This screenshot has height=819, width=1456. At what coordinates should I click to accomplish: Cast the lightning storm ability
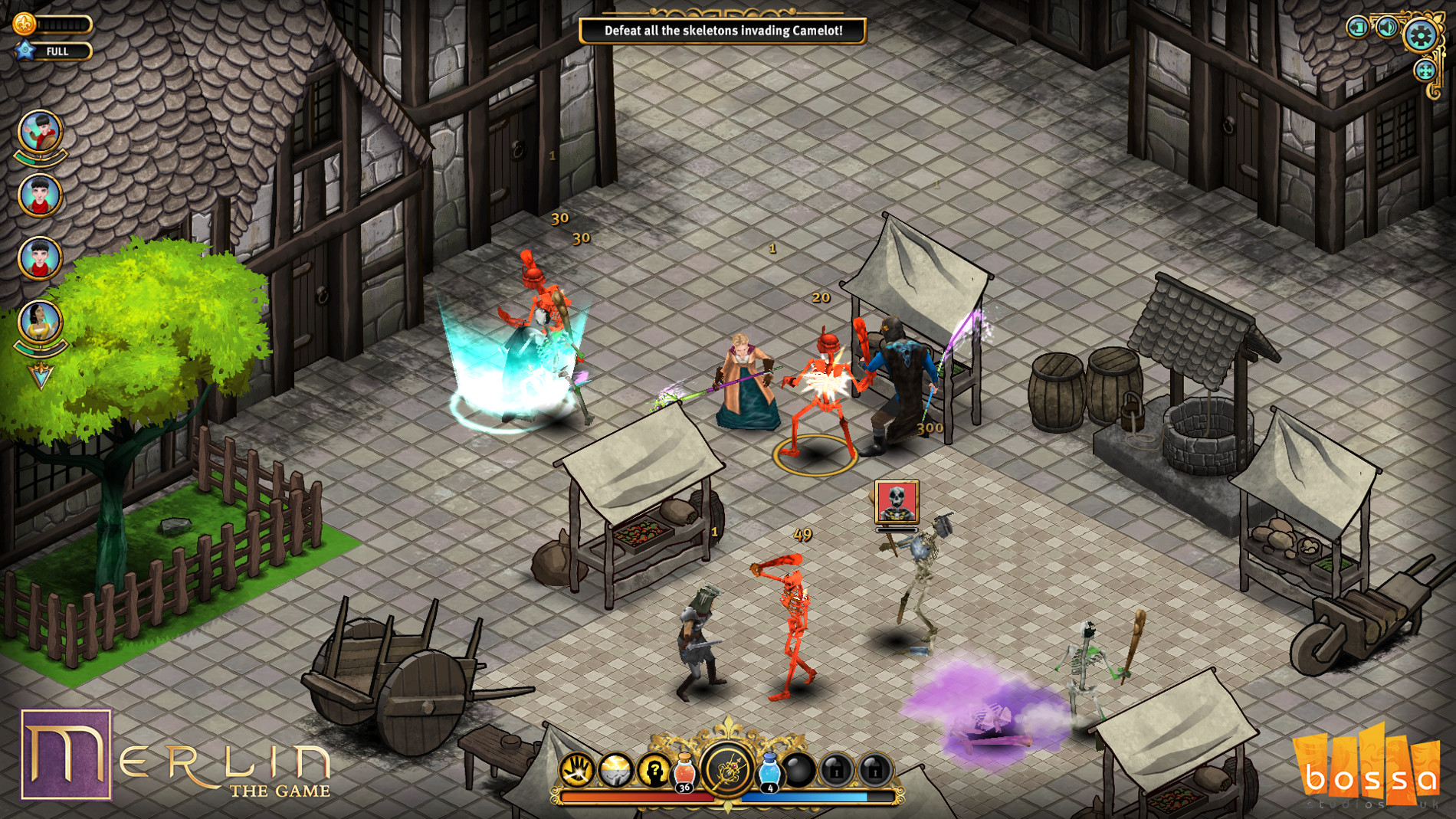[x=615, y=770]
